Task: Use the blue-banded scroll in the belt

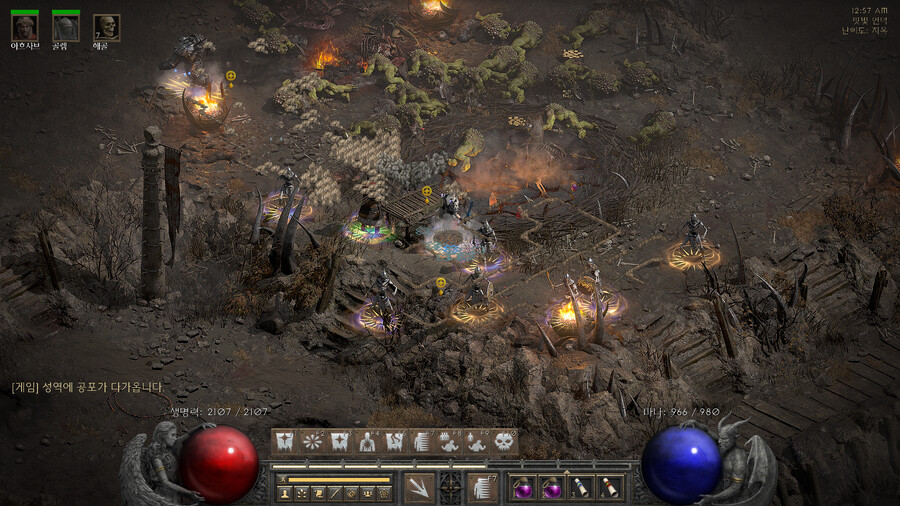Action: coord(579,487)
